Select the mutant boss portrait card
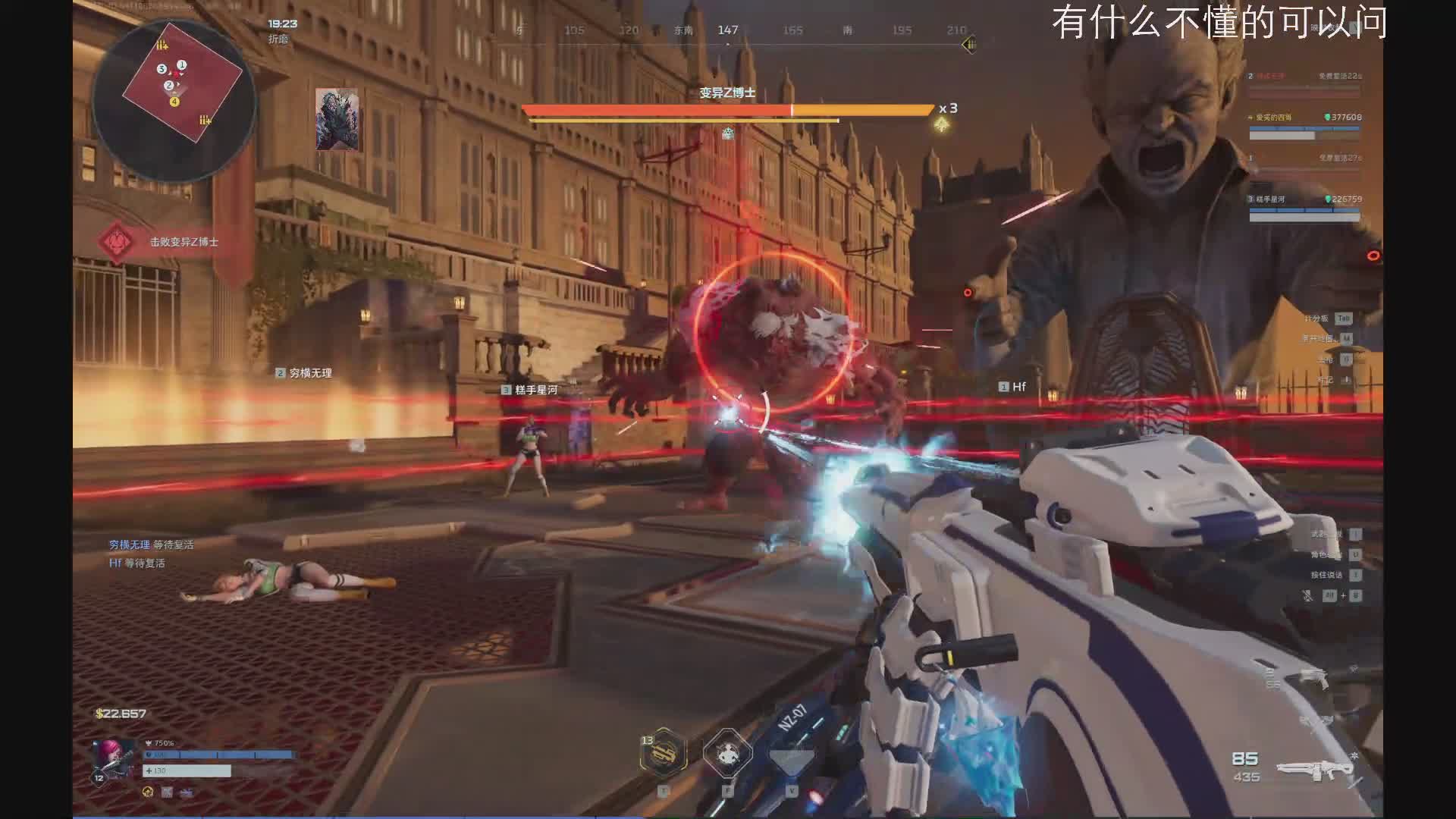Image resolution: width=1456 pixels, height=819 pixels. (x=336, y=119)
